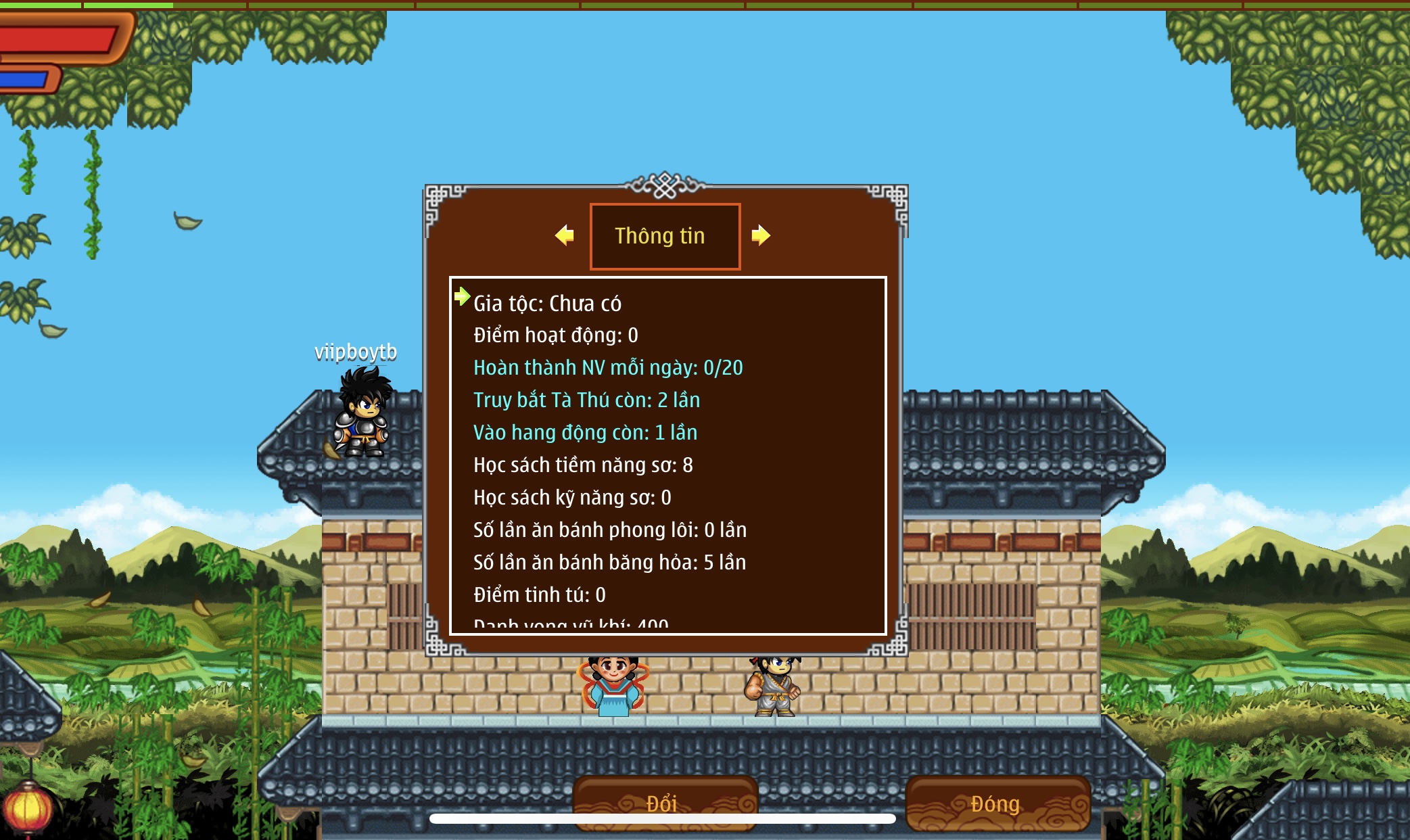1410x840 pixels.
Task: Select the Vào hang động row
Action: pos(585,433)
